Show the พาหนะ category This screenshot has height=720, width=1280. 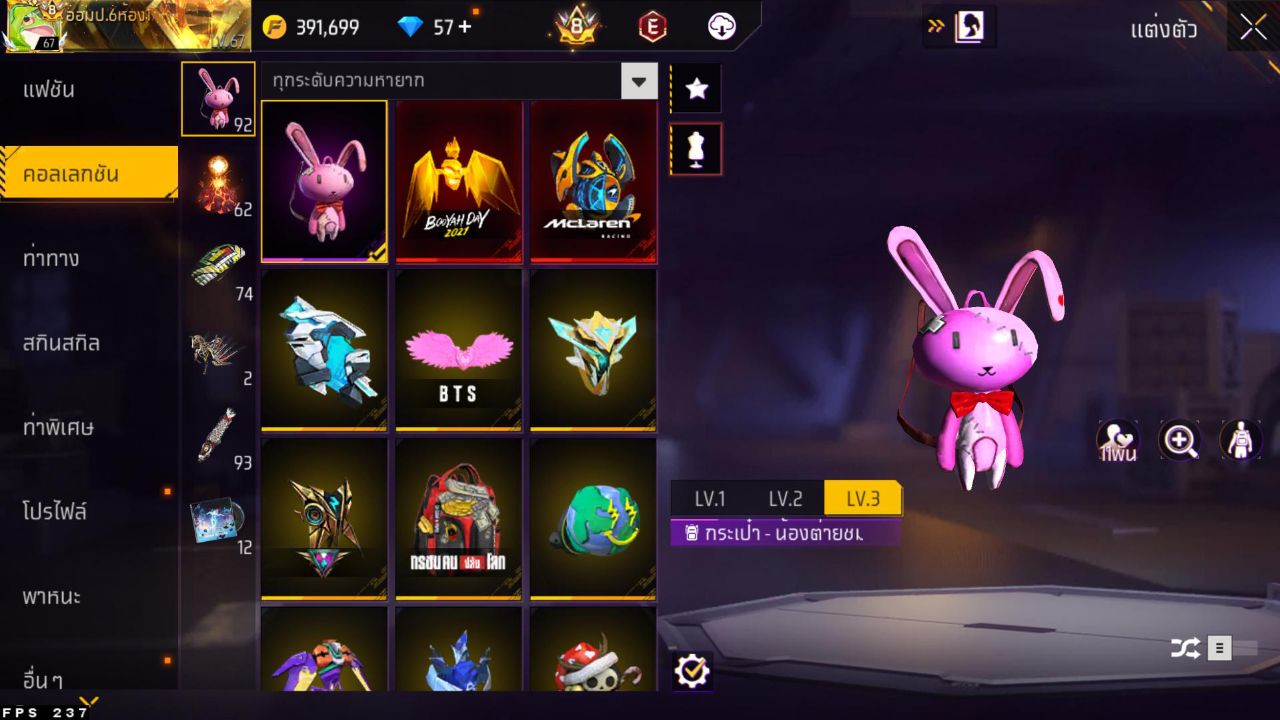pos(52,597)
